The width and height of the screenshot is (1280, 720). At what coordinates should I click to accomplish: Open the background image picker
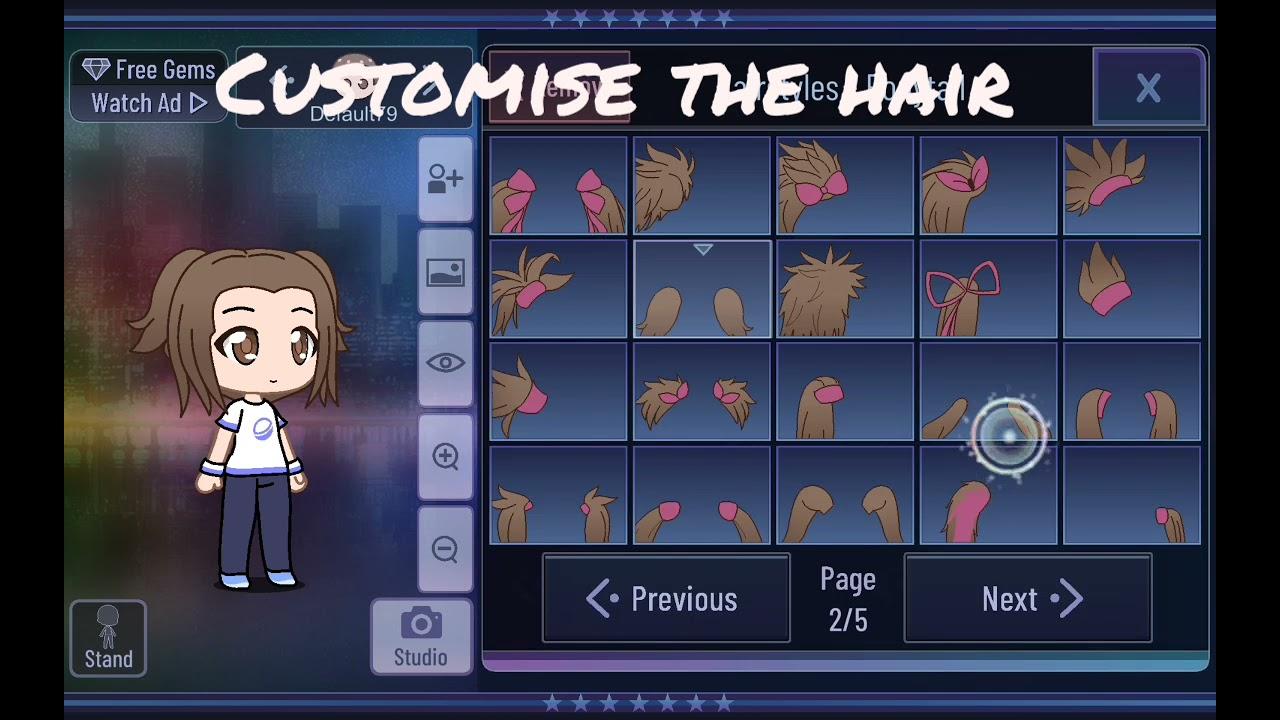coord(445,272)
